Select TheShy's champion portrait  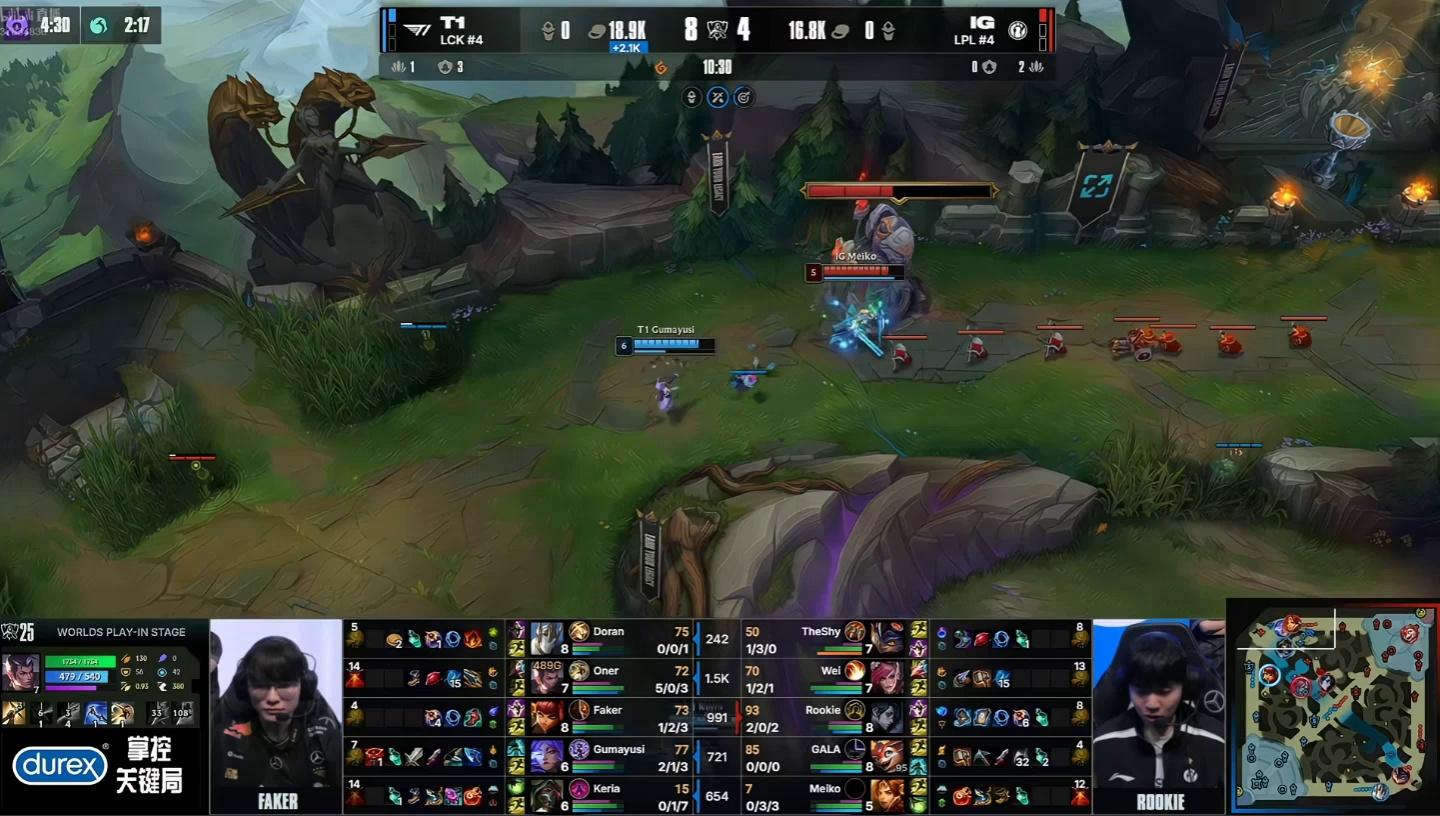[x=886, y=638]
